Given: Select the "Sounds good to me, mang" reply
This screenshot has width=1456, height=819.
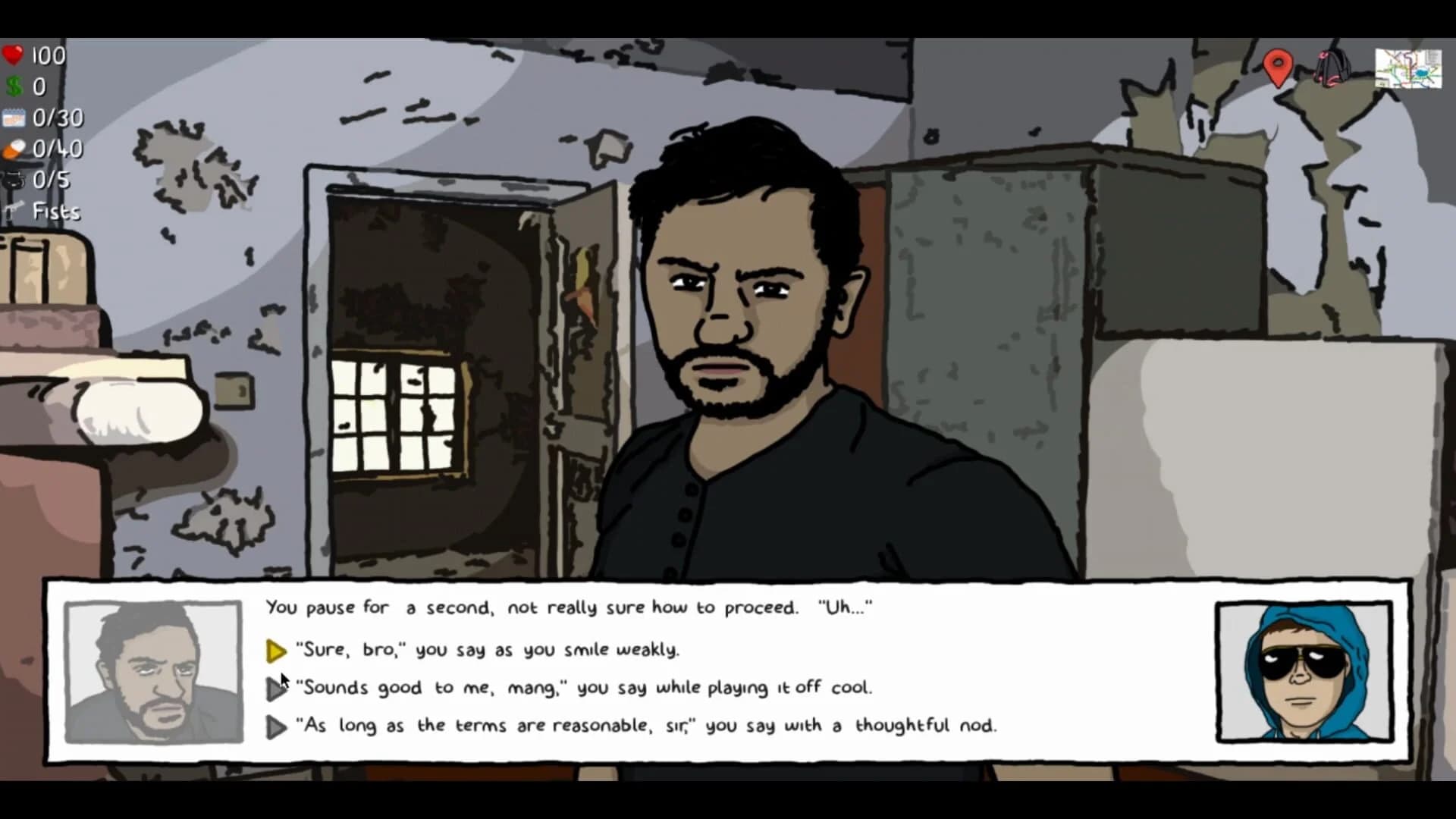Looking at the screenshot, I should [x=584, y=687].
